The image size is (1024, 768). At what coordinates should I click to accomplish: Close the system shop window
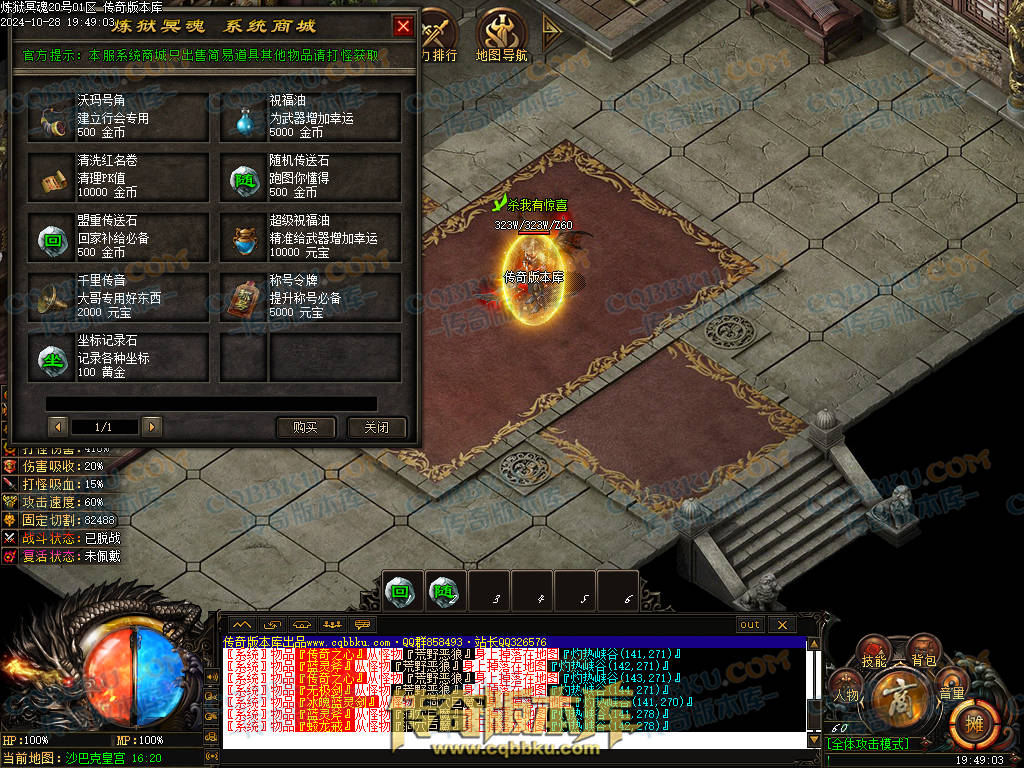pos(403,26)
